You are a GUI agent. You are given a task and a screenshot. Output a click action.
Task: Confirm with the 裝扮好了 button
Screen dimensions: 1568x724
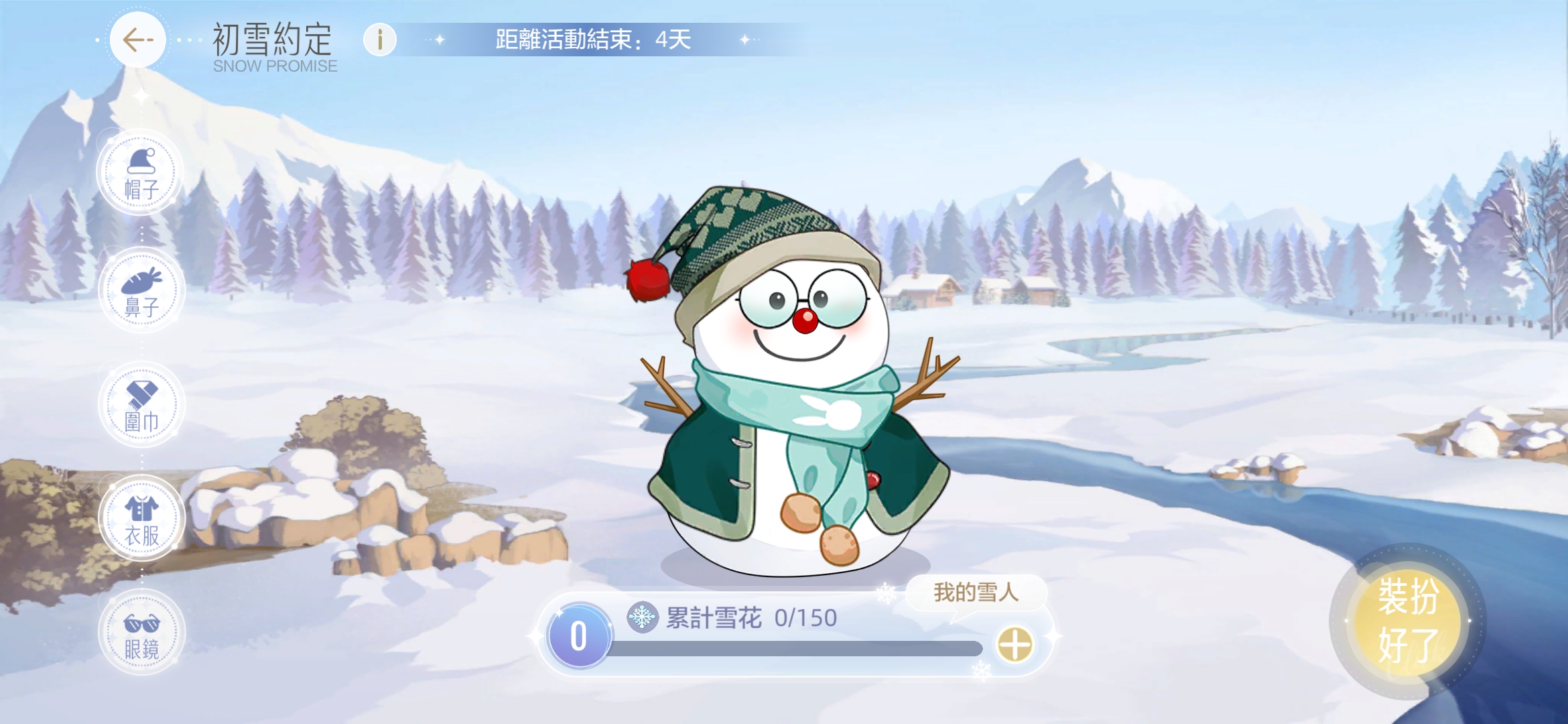click(1408, 620)
